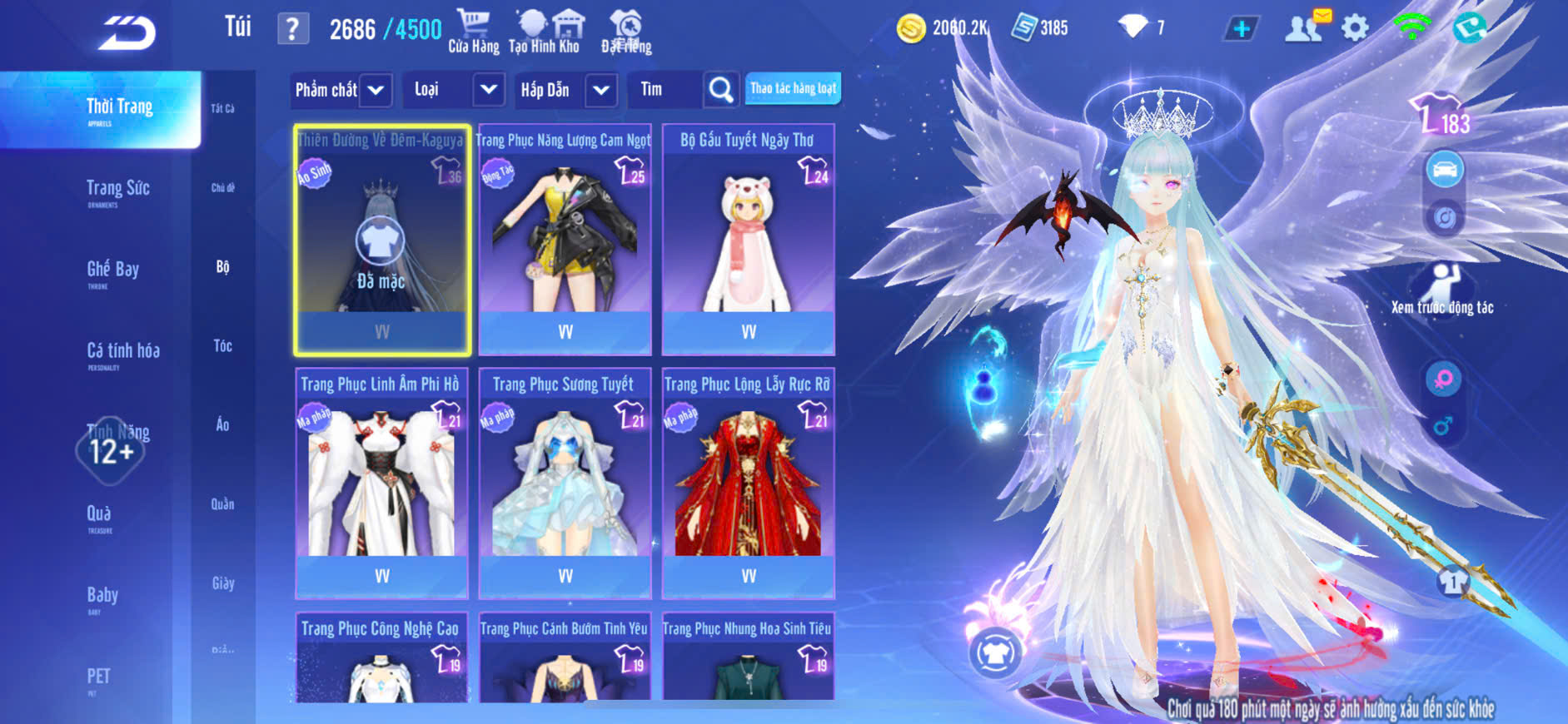
Task: Switch to the Trang Sức tab
Action: [117, 189]
